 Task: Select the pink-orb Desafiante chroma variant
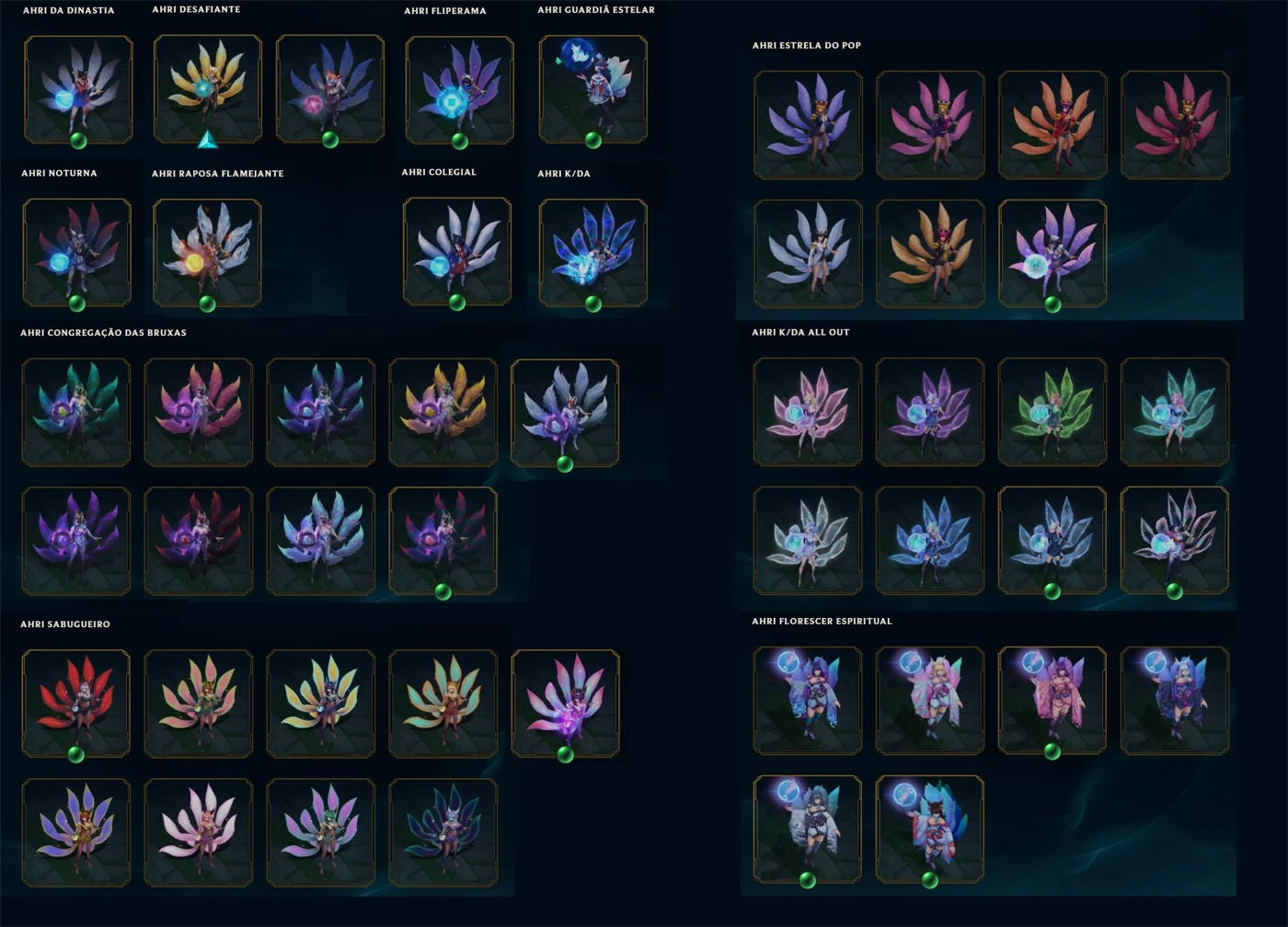tap(331, 87)
